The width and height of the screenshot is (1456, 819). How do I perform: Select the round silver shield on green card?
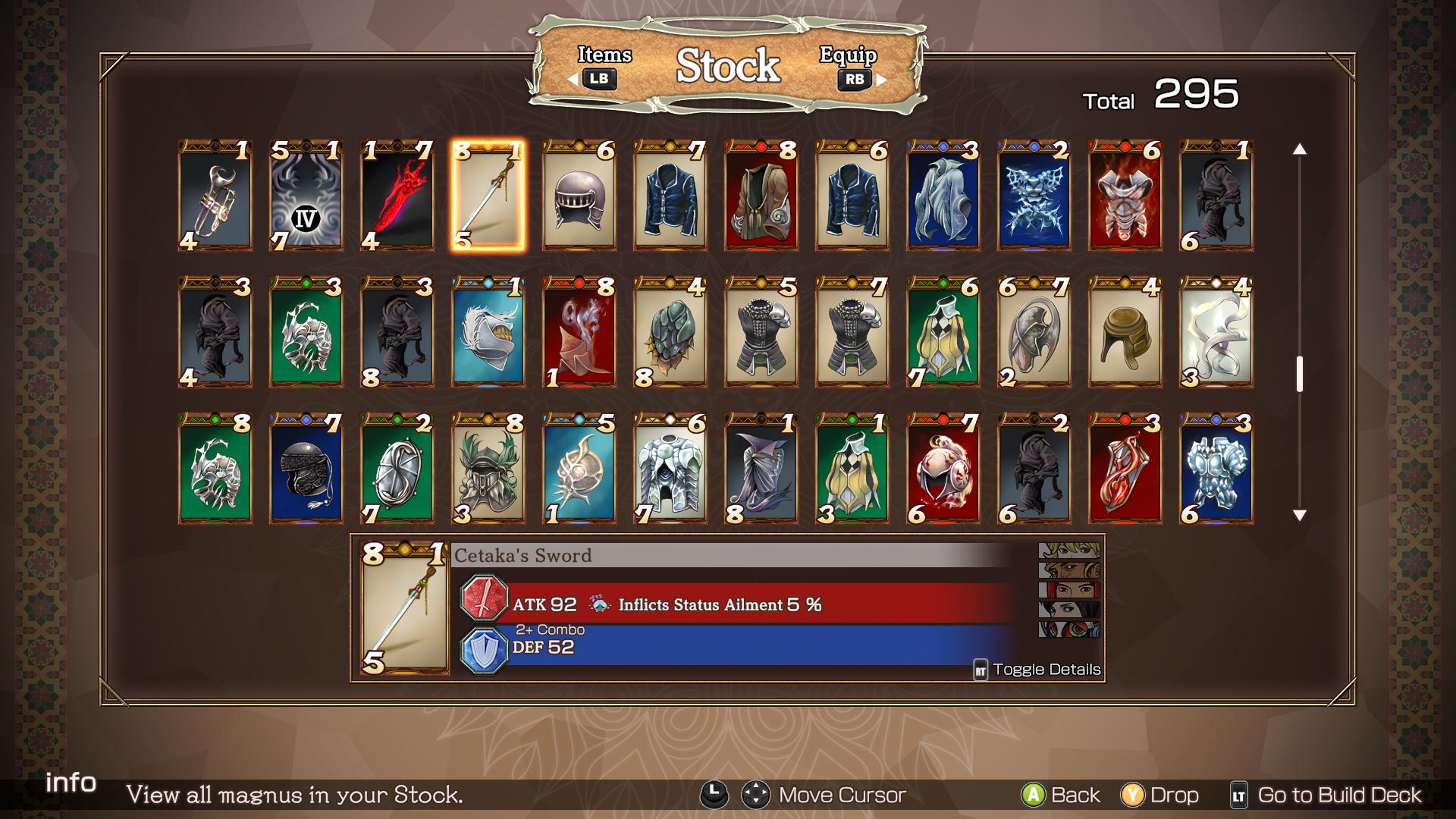click(x=397, y=469)
